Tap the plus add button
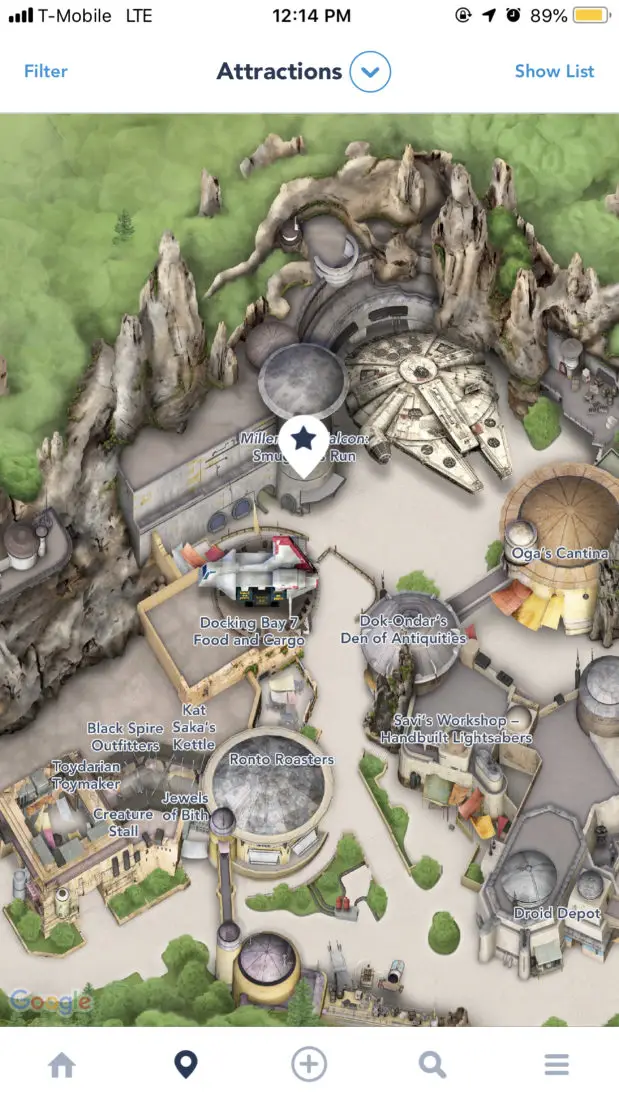 pos(309,1065)
